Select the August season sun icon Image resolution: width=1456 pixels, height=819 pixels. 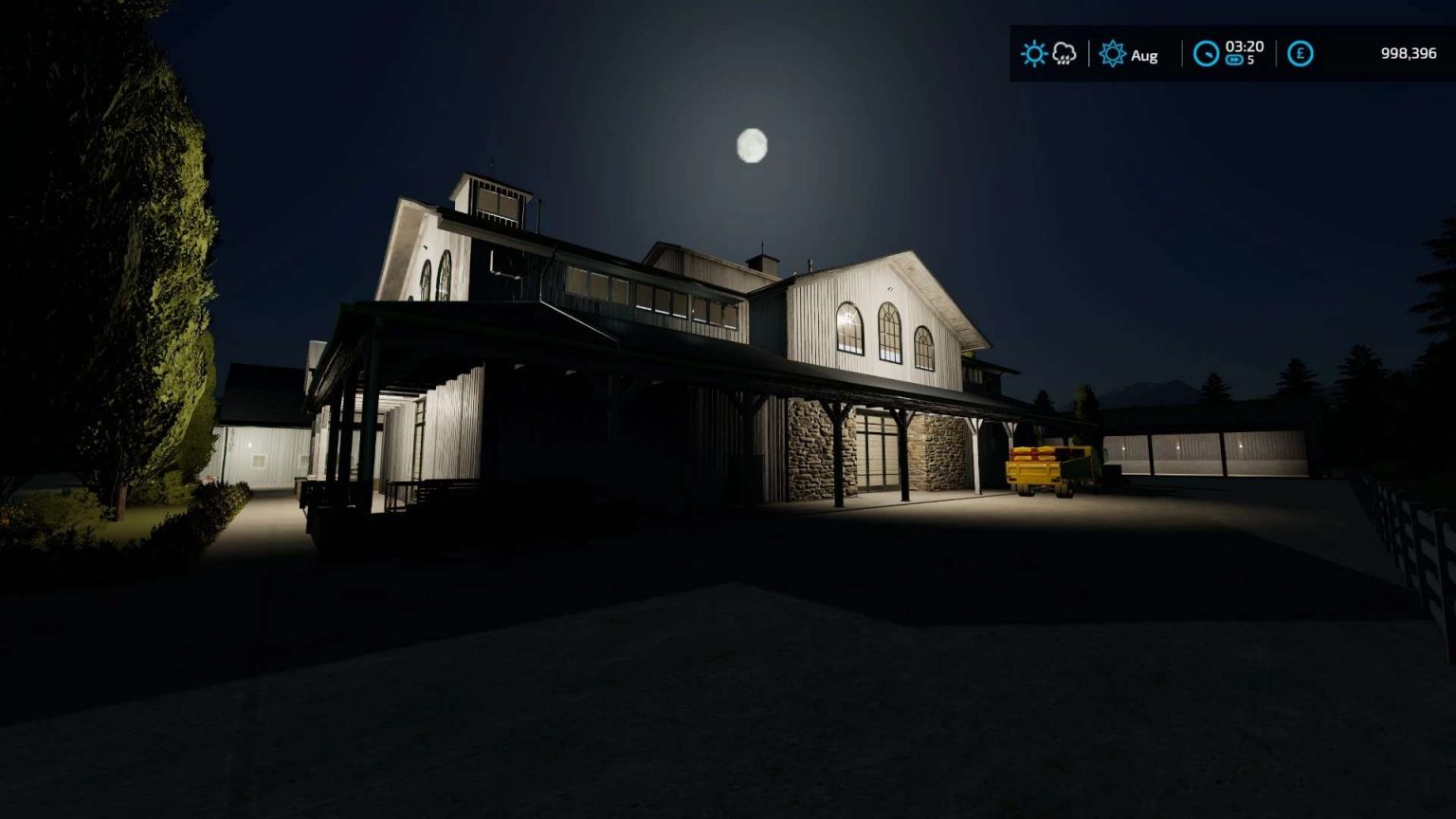(x=1113, y=55)
